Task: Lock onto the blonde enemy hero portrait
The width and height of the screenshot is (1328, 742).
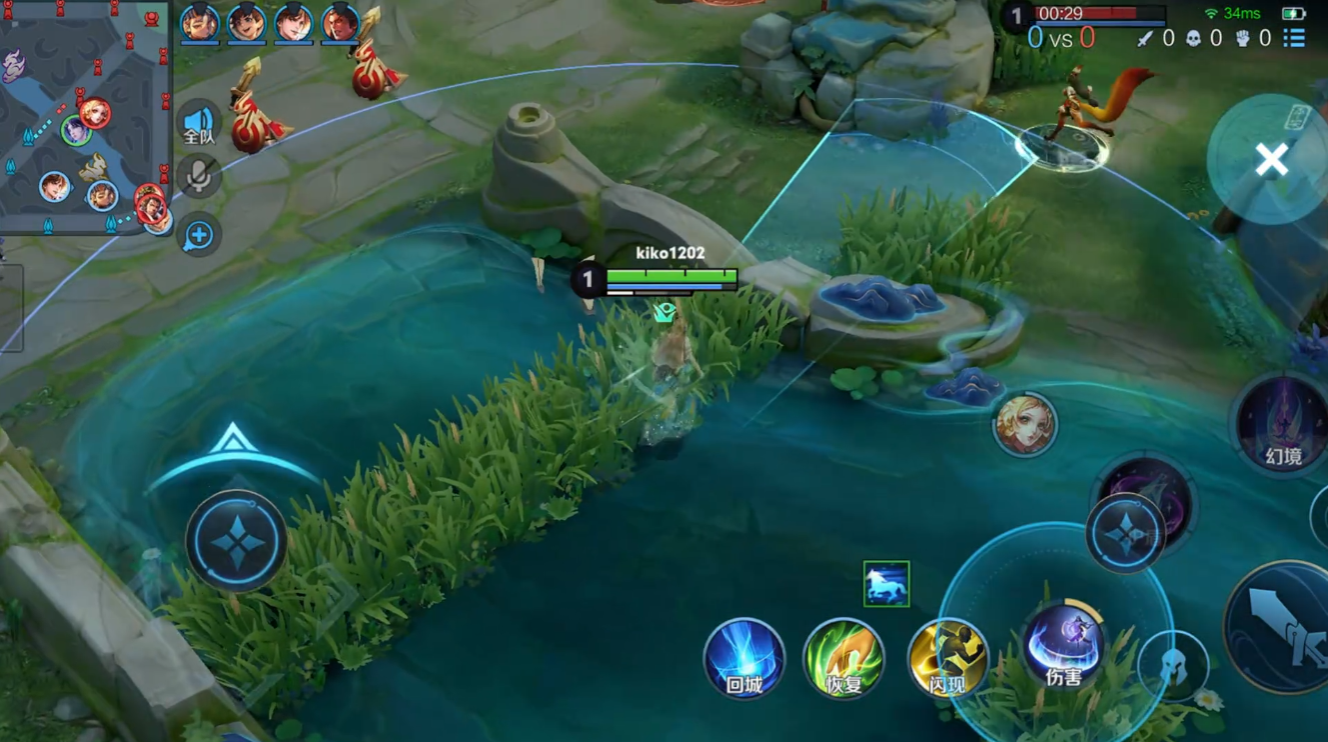Action: click(x=1024, y=424)
